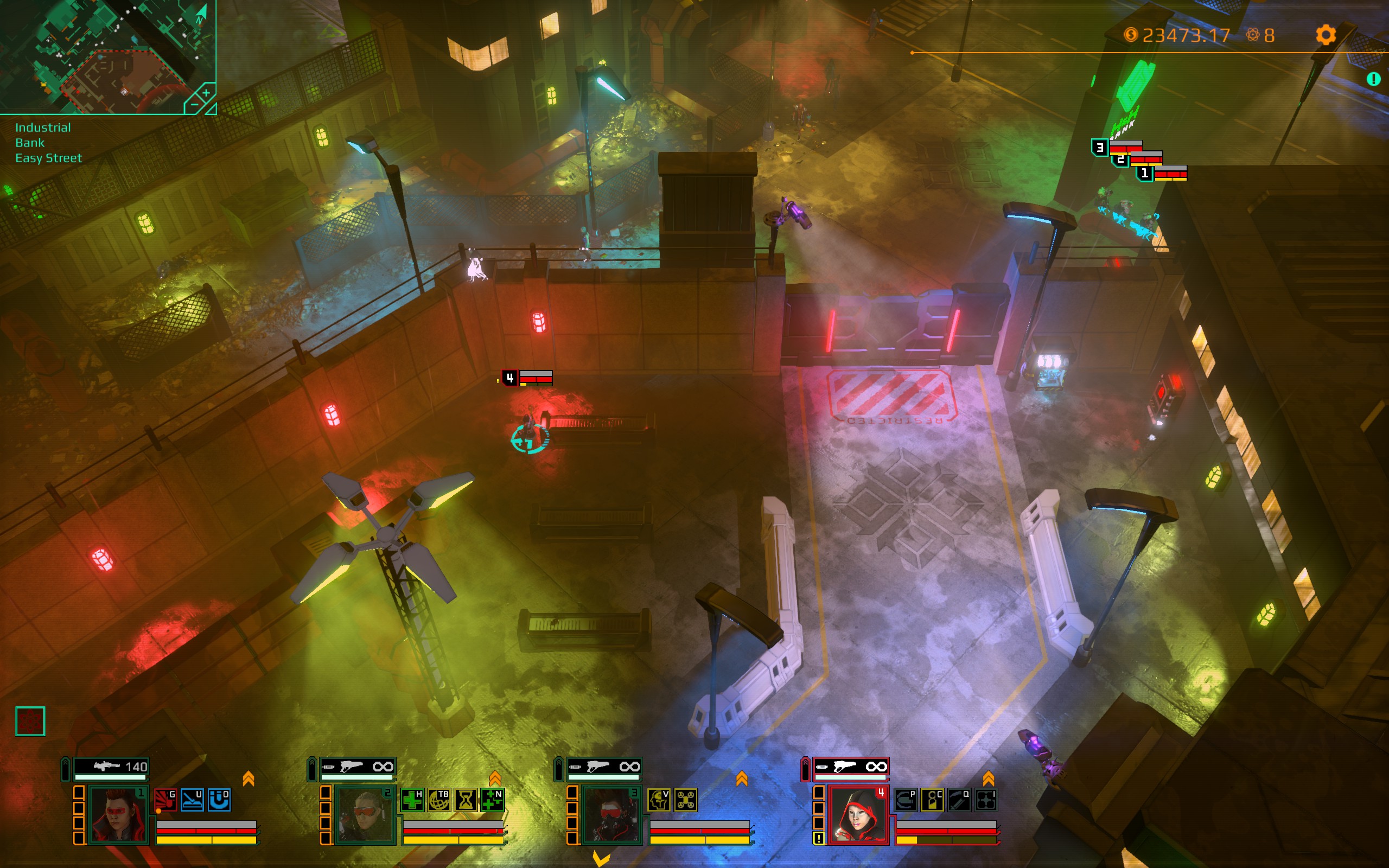The width and height of the screenshot is (1389, 868).
Task: Activate agent 1's red G ability
Action: point(165,800)
